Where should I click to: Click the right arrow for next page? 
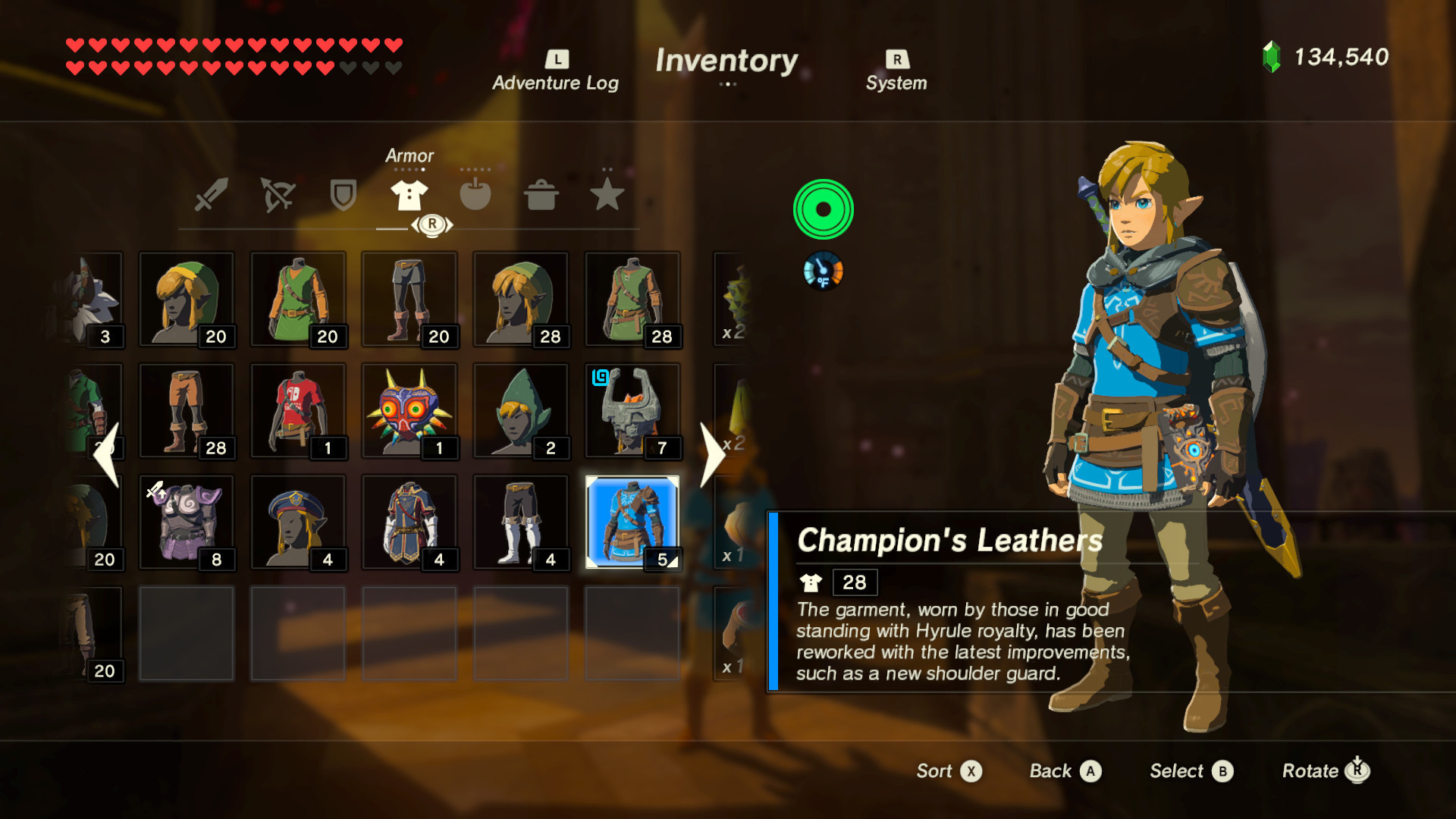[x=714, y=455]
